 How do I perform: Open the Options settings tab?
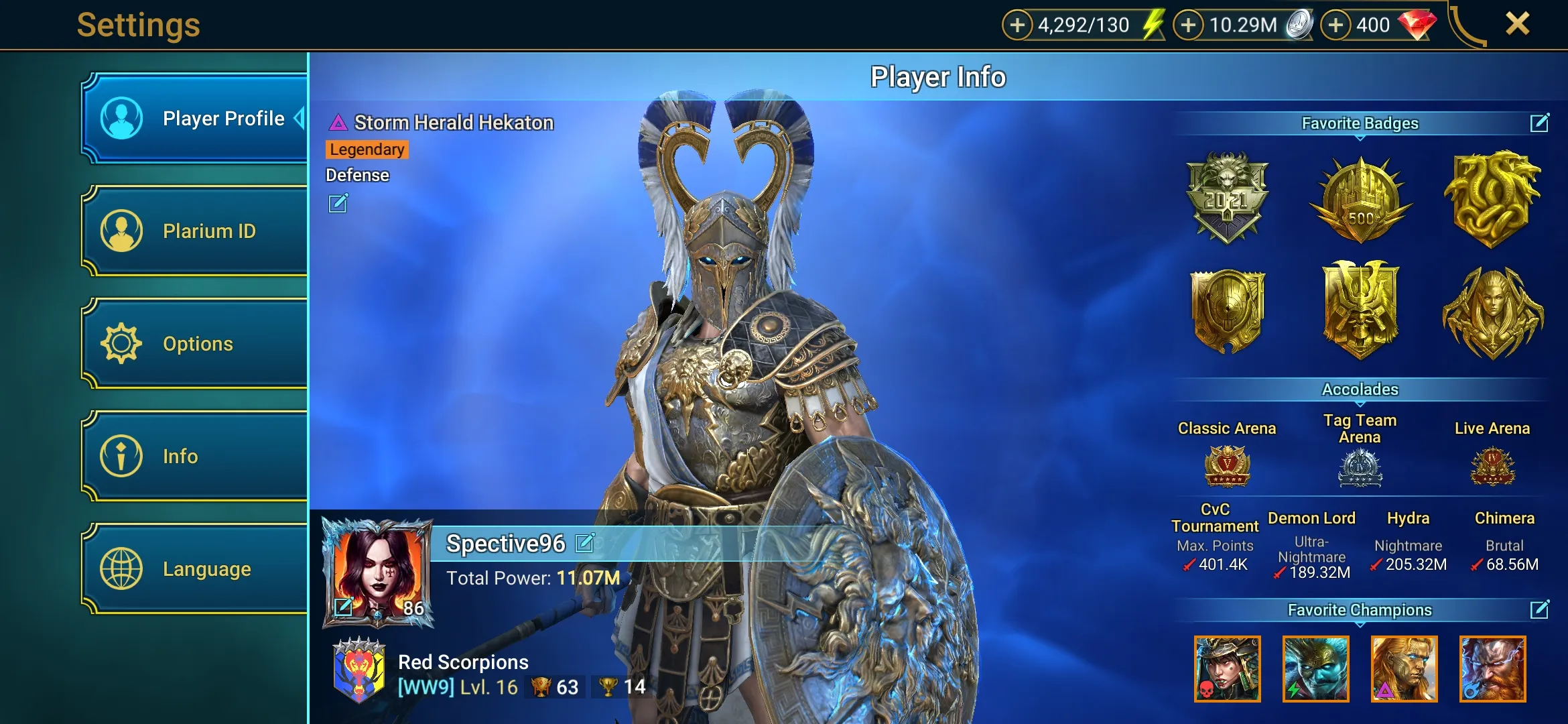[x=194, y=344]
